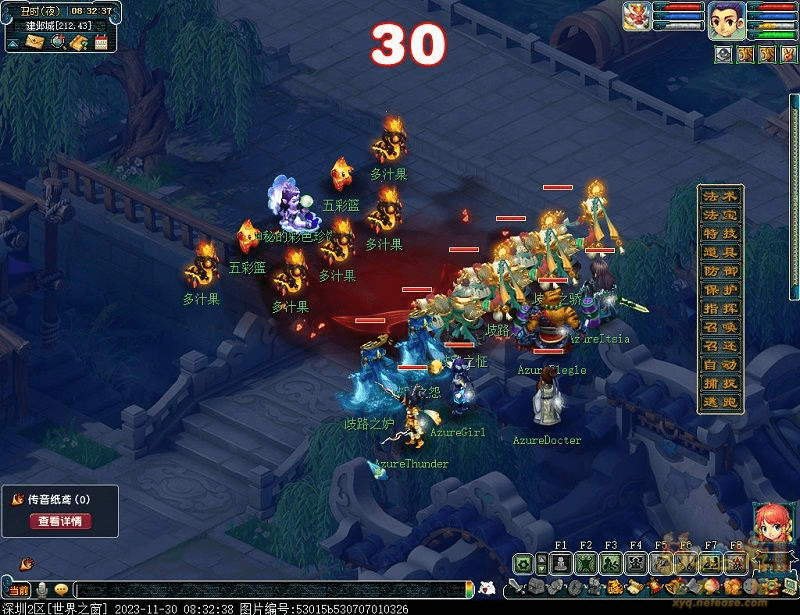
Task: Click the 查看详情 view details button
Action: (x=61, y=521)
